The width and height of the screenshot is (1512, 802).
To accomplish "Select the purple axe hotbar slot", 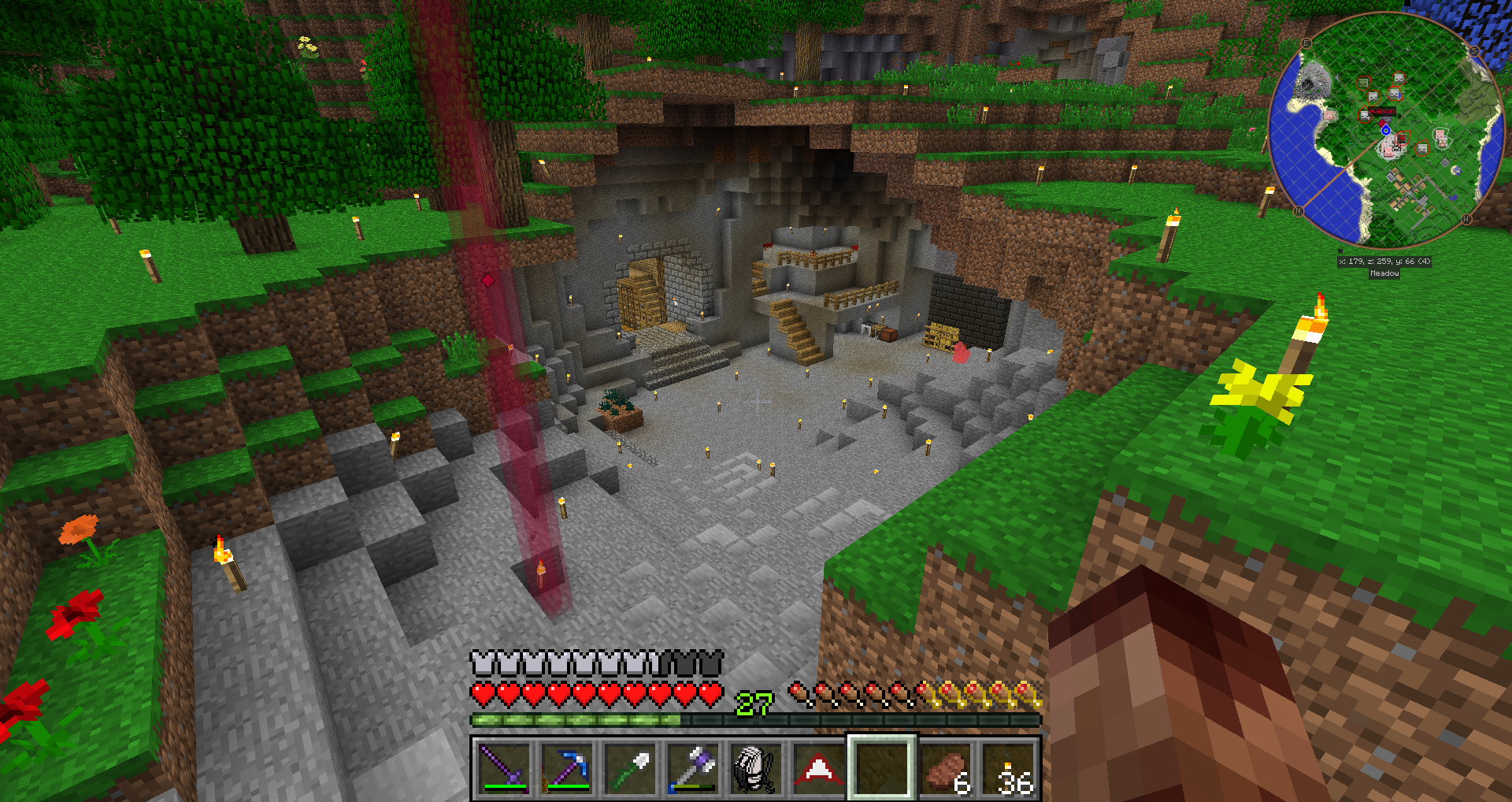I will coord(693,767).
